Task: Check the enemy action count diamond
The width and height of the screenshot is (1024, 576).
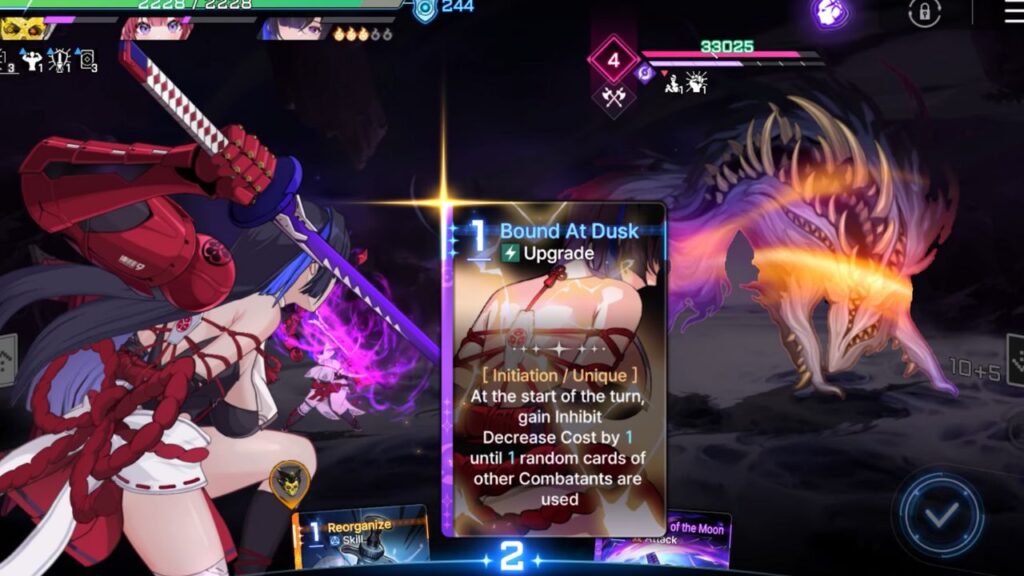Action: point(613,60)
